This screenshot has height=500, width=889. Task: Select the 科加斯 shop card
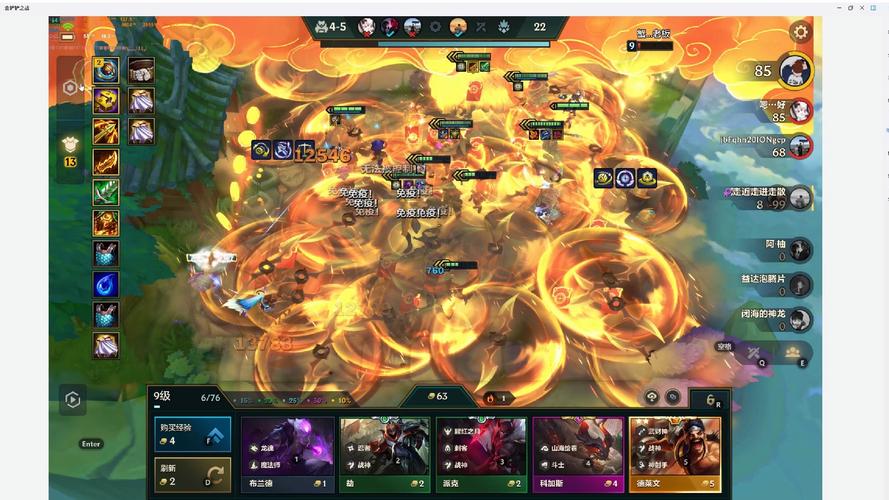[578, 456]
